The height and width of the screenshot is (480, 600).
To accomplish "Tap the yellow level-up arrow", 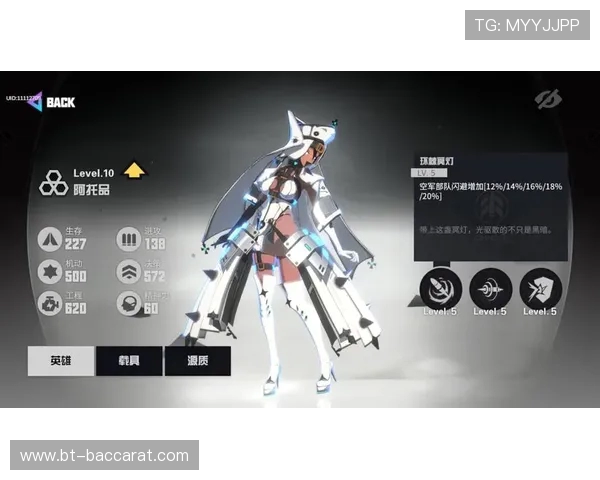I will point(135,171).
